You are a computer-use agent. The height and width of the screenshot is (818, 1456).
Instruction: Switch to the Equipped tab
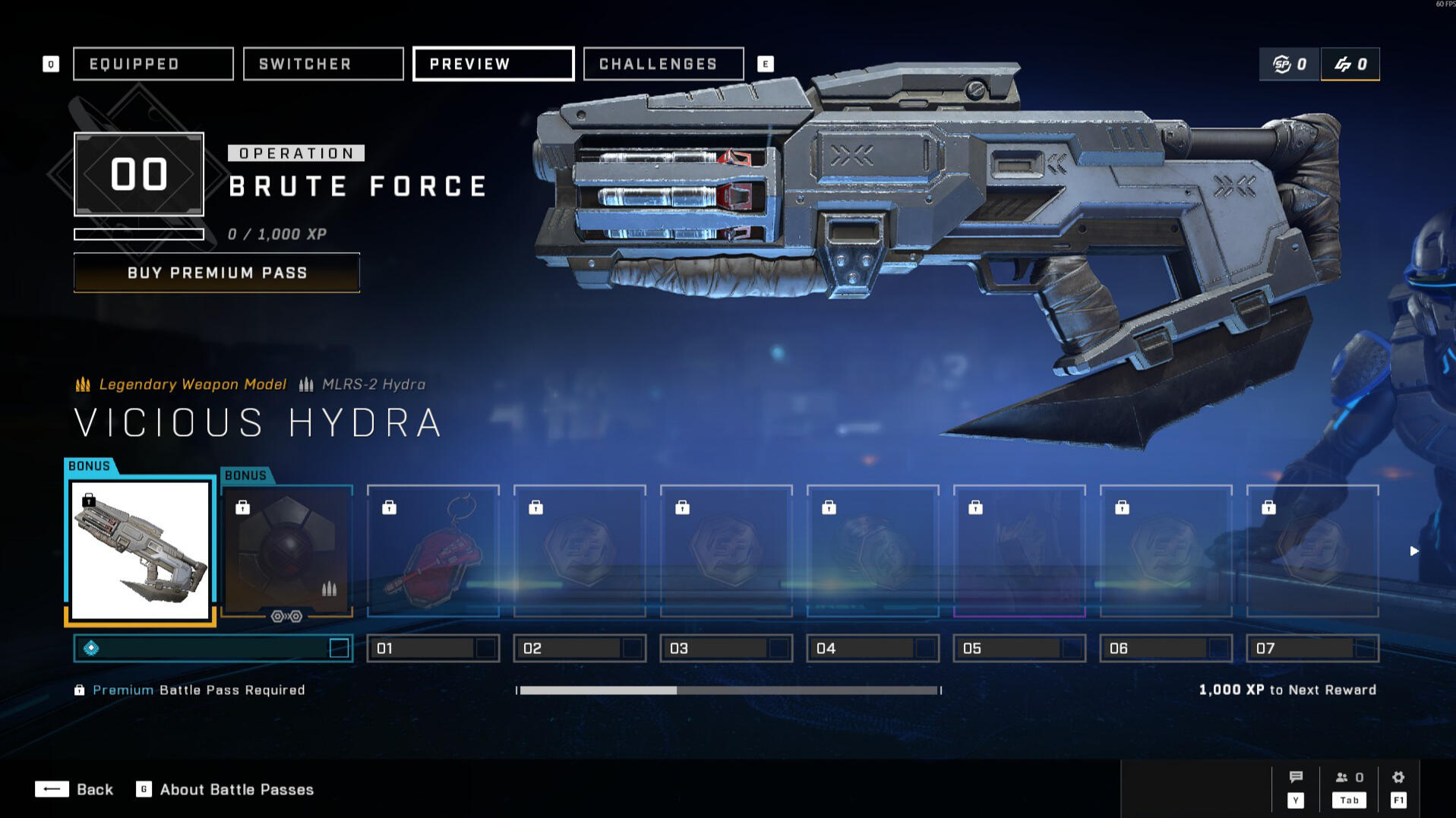[x=153, y=64]
